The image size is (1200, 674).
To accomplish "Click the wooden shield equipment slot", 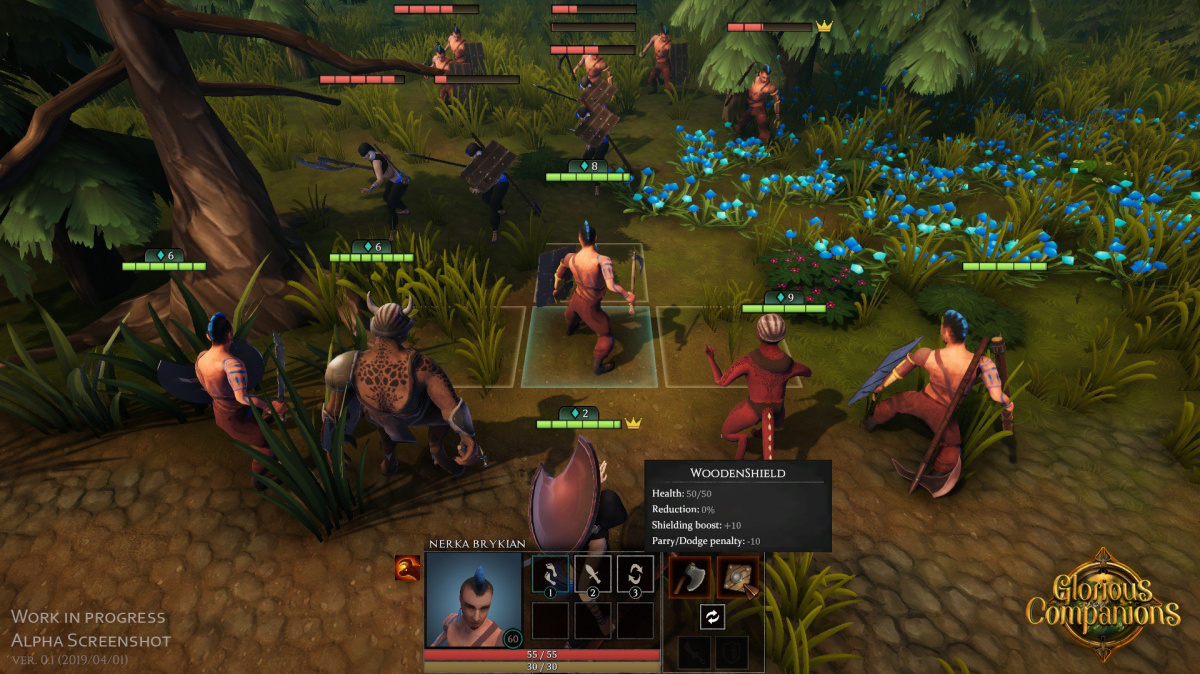I will coord(737,577).
